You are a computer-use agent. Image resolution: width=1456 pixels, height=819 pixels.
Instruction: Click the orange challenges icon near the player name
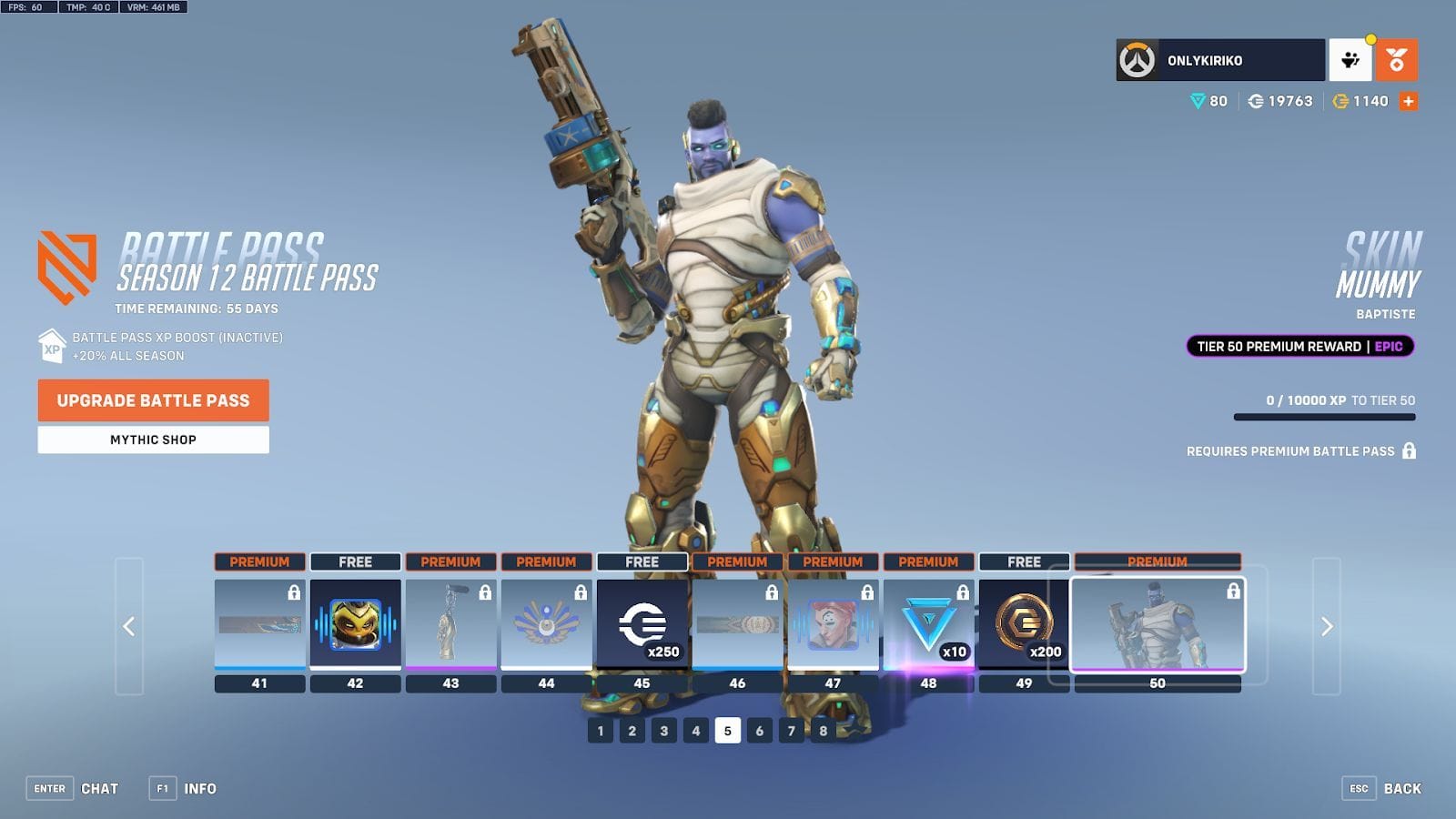click(1399, 58)
